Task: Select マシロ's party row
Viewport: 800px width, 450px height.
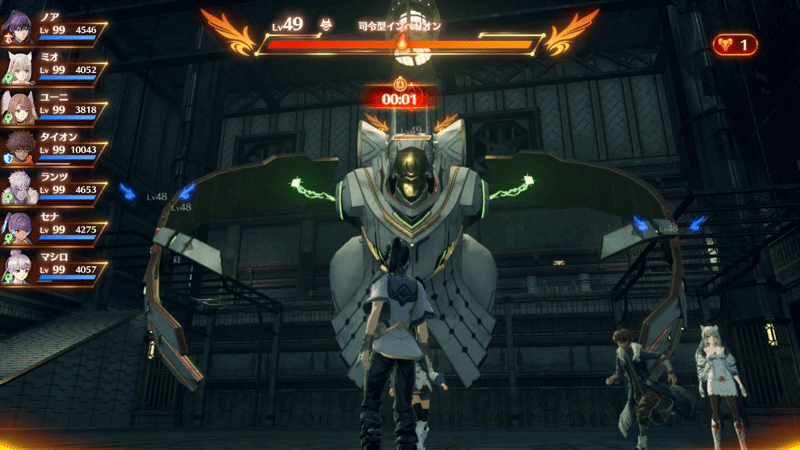Action: point(55,264)
